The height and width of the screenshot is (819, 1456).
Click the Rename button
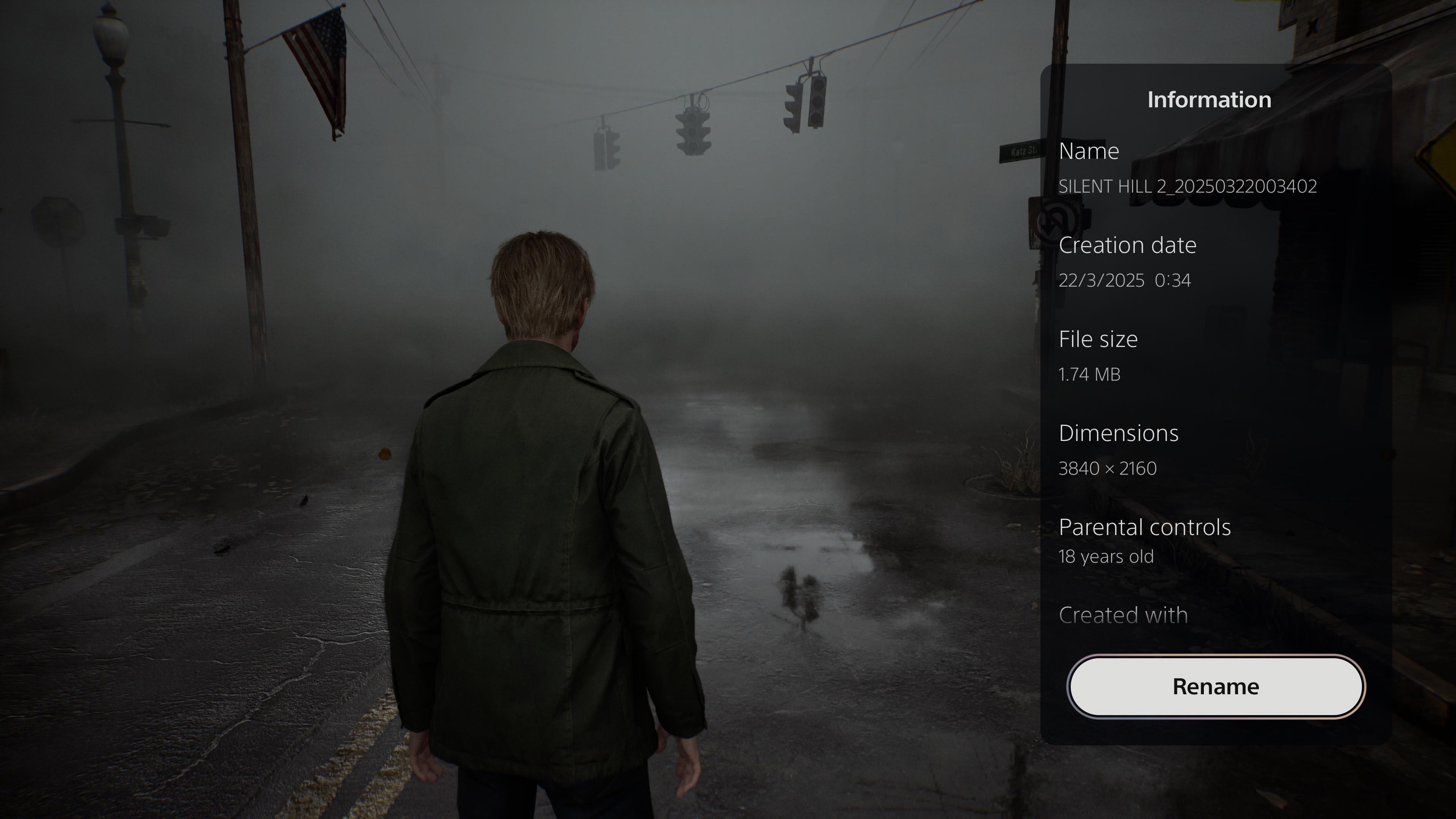1215,686
